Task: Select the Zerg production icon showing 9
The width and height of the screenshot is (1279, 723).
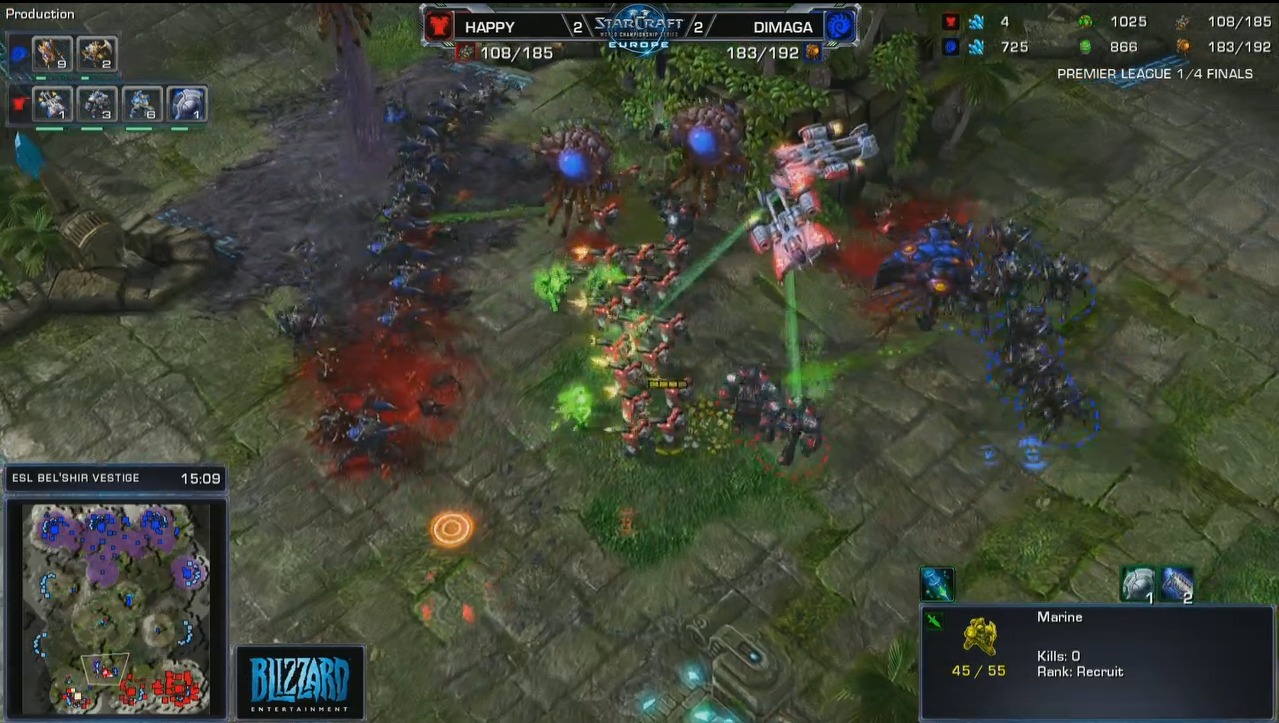Action: tap(52, 53)
